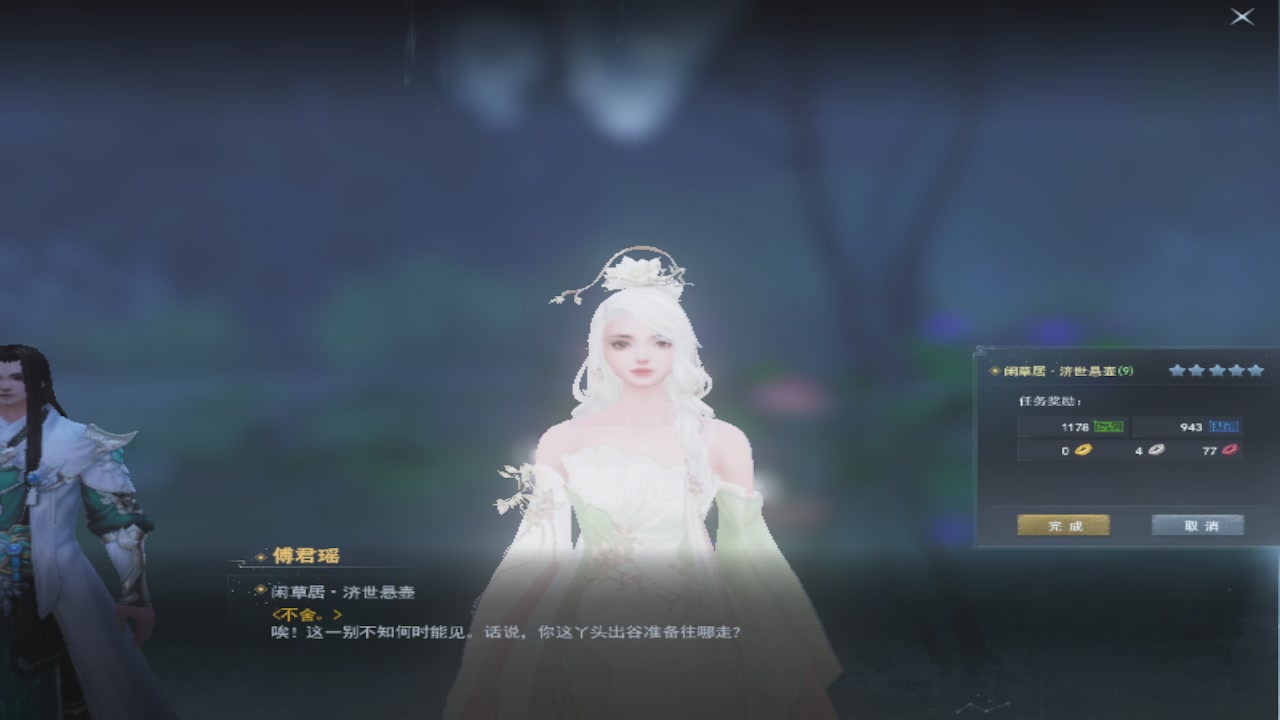Click the blue badge next to 943
The height and width of the screenshot is (720, 1280).
click(x=1225, y=427)
